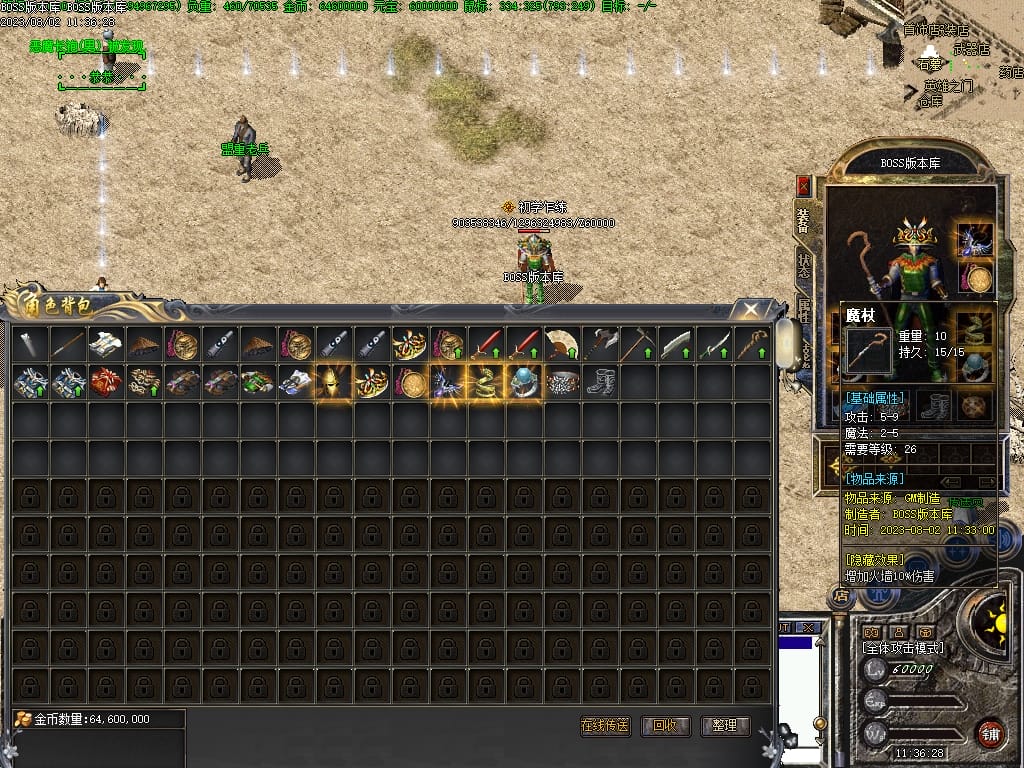The image size is (1024, 768).
Task: Switch to the 装备 equipment tab
Action: tap(803, 220)
